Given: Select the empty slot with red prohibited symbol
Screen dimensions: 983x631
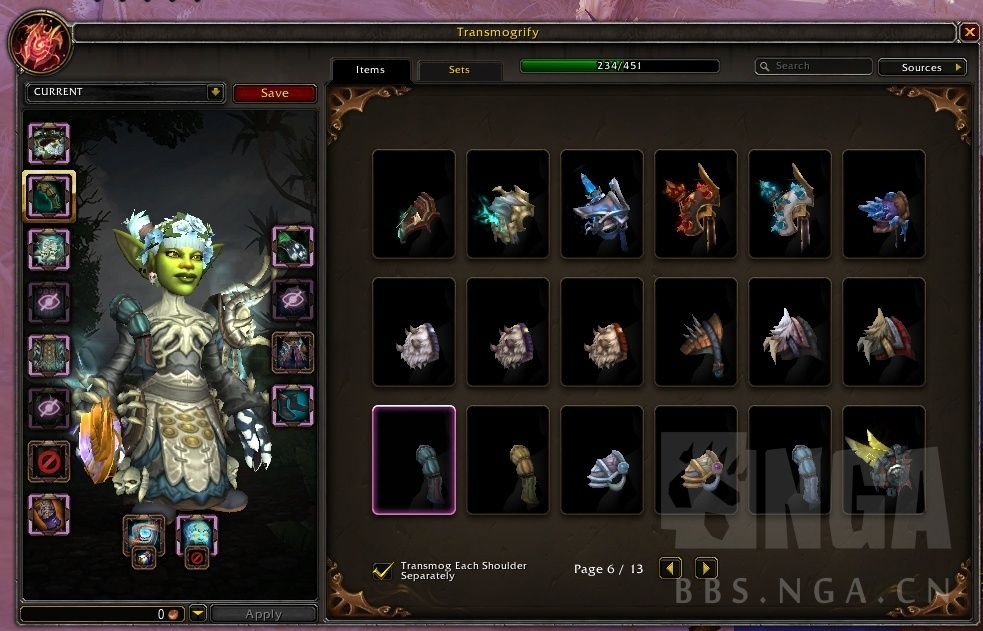Looking at the screenshot, I should [49, 461].
